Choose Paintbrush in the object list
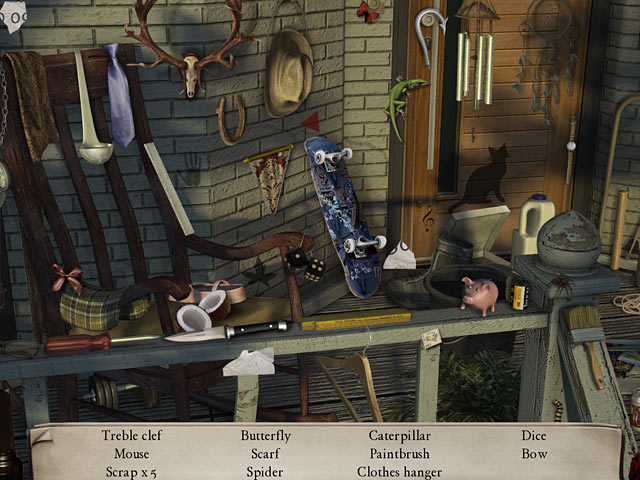 pos(398,454)
